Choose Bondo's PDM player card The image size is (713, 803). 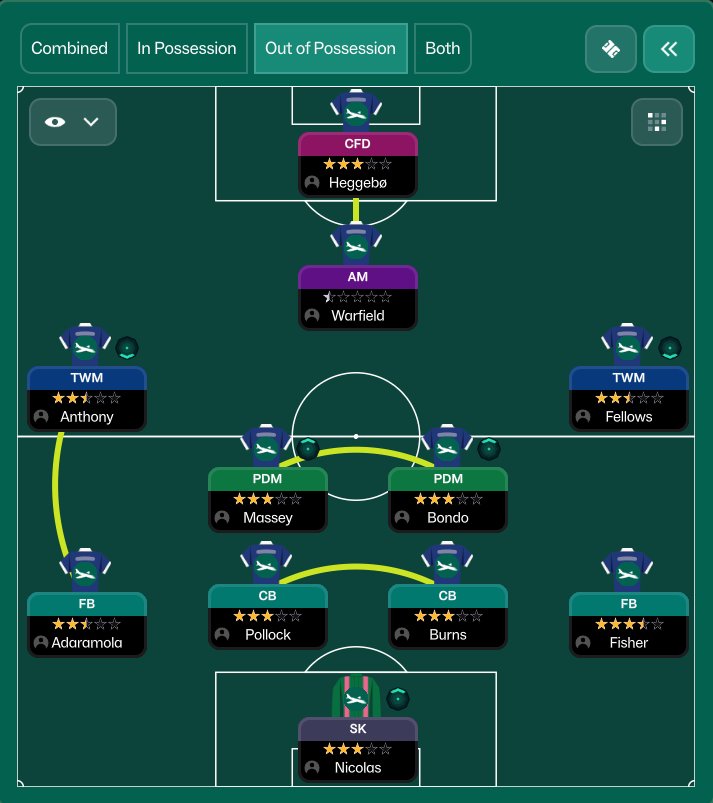coord(448,498)
